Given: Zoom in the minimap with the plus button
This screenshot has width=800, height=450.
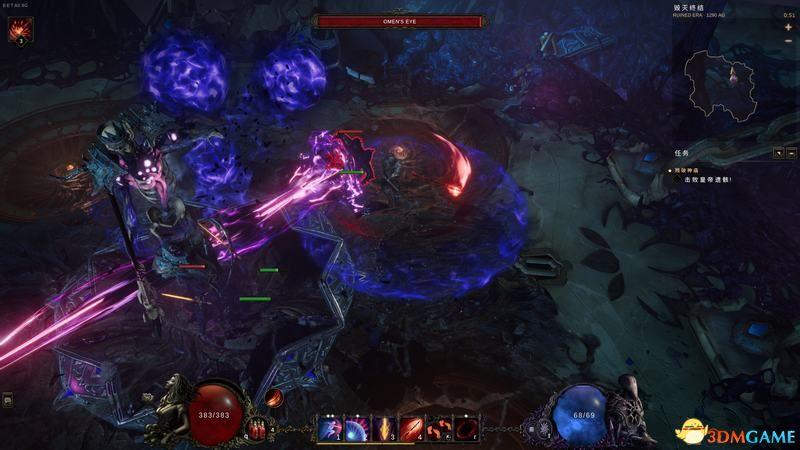Looking at the screenshot, I should [788, 27].
